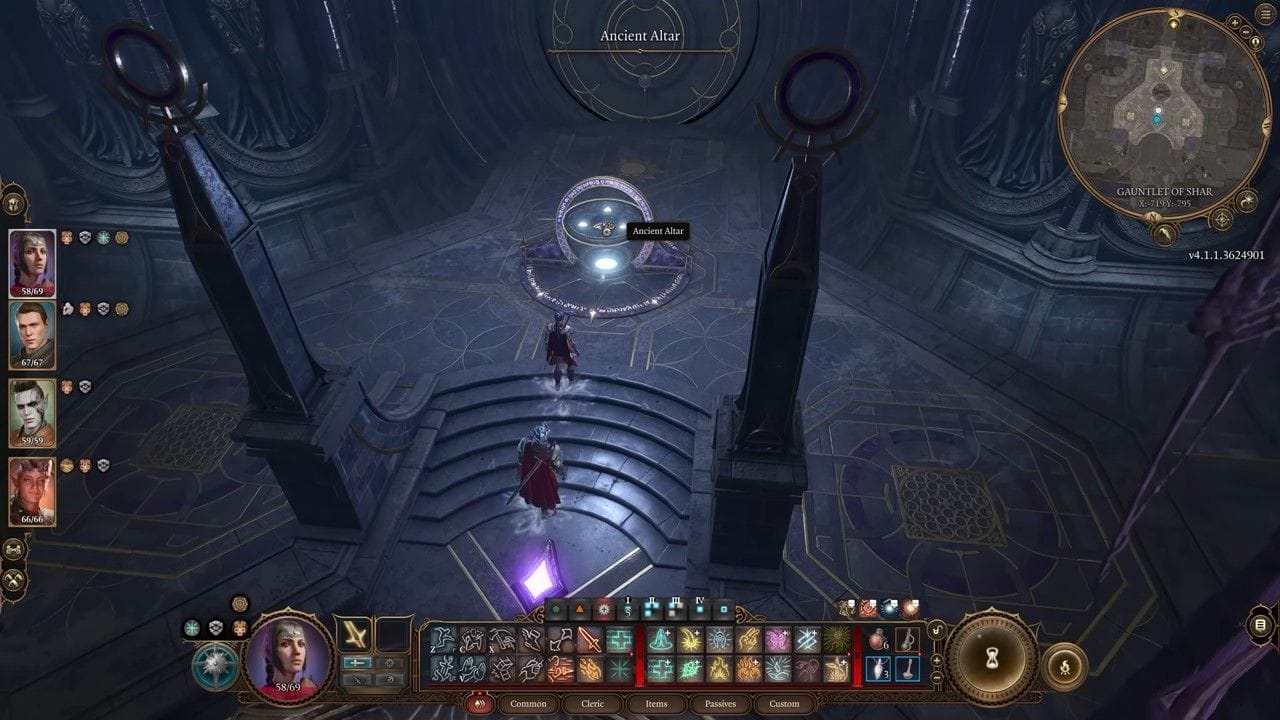Viewport: 1280px width, 720px height.
Task: Toggle the weapon set swap icon near the hotbar
Action: [936, 629]
